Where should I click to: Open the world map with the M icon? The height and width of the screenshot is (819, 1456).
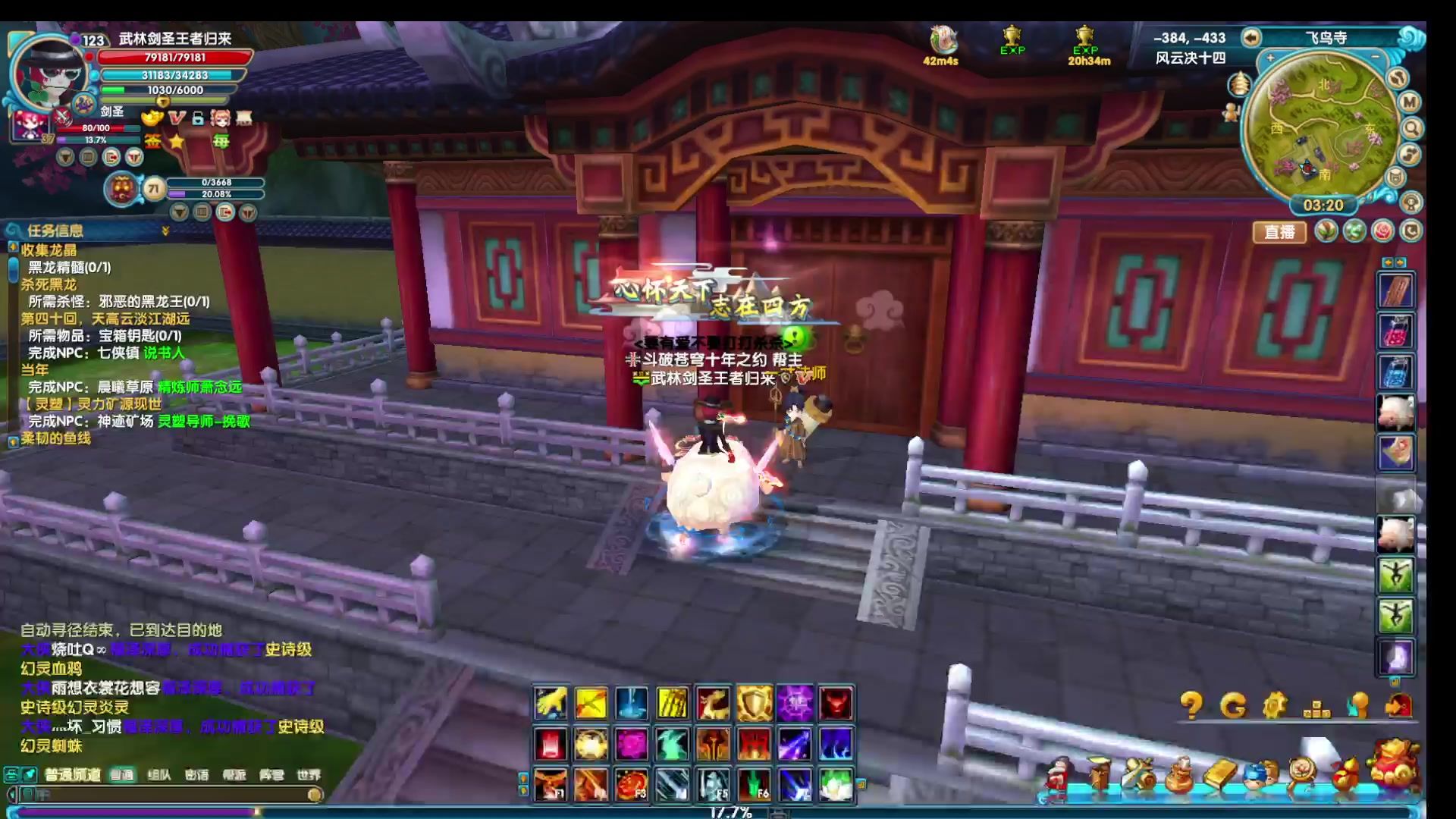[1408, 101]
